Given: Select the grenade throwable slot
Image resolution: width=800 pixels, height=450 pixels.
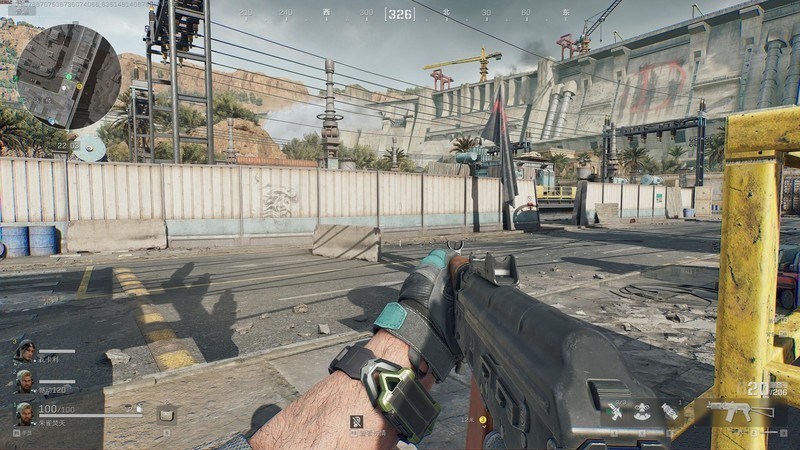Looking at the screenshot, I should pyautogui.click(x=669, y=411).
